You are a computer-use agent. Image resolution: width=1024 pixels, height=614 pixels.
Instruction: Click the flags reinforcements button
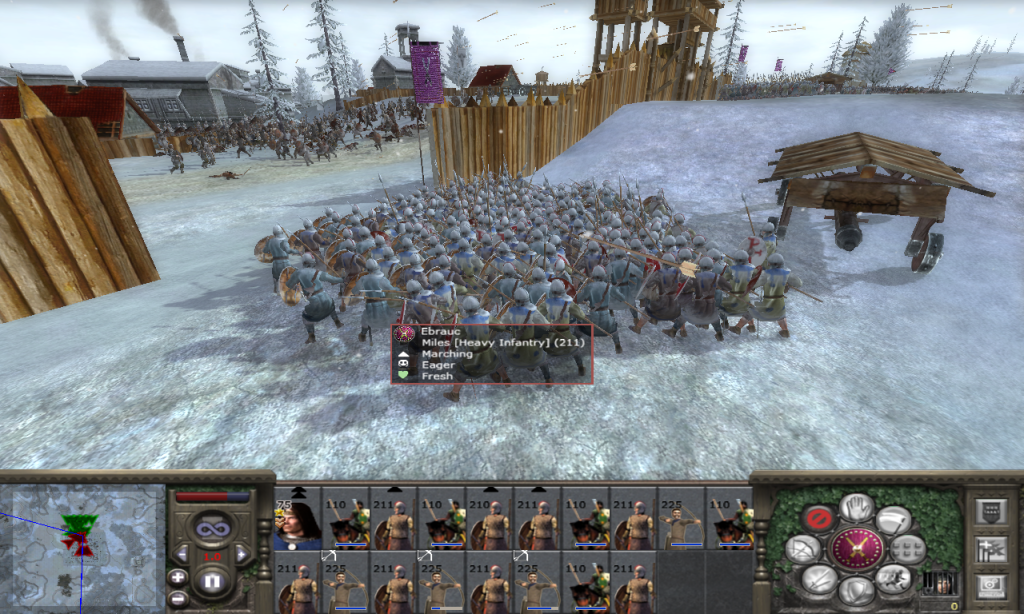point(992,548)
